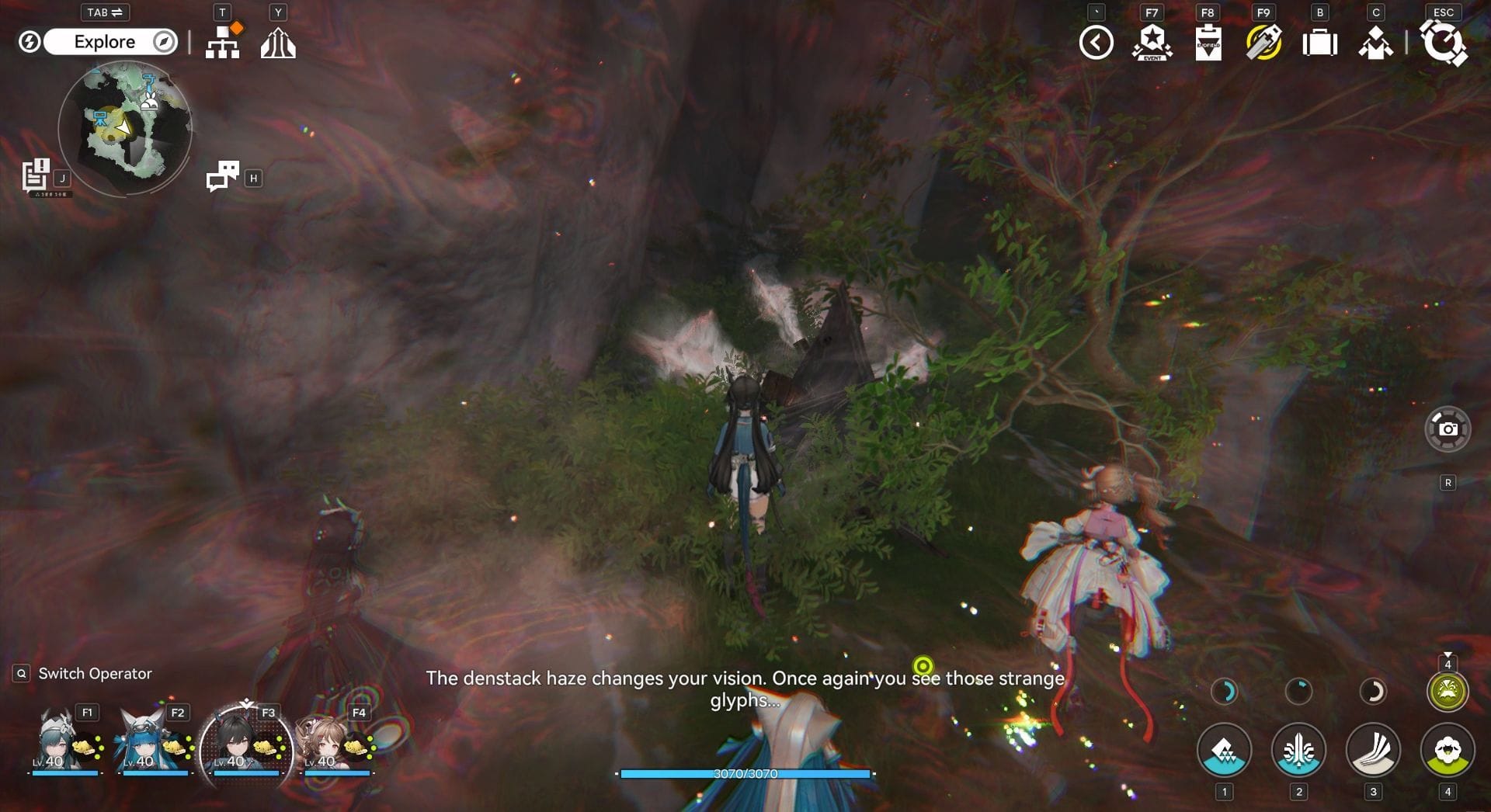Screen dimensions: 1491x812
Task: Open the yellow ticket headhunting icon
Action: pyautogui.click(x=1263, y=43)
